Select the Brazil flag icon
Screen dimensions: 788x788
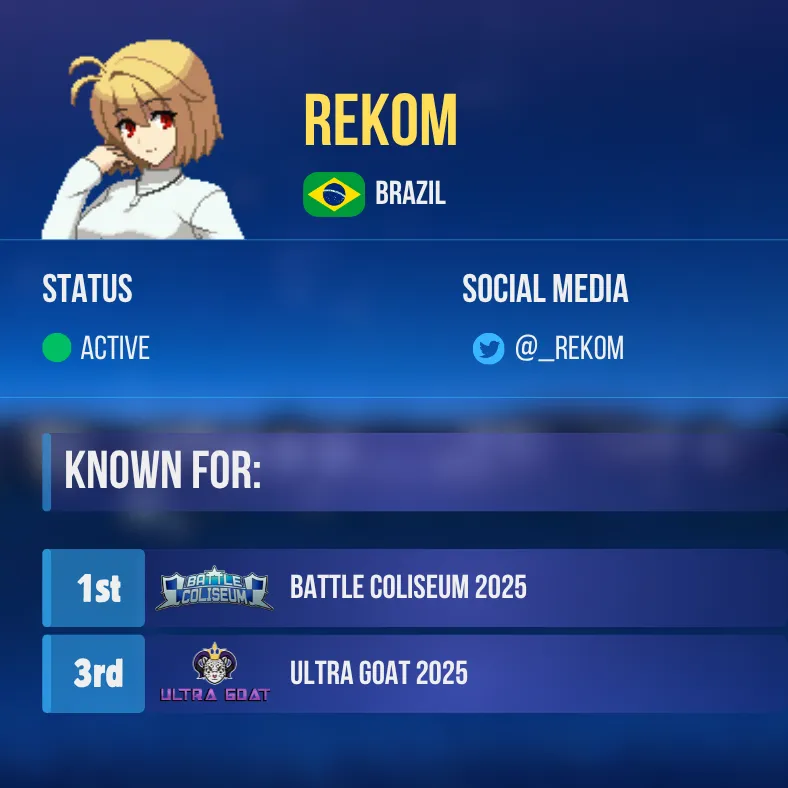point(334,194)
